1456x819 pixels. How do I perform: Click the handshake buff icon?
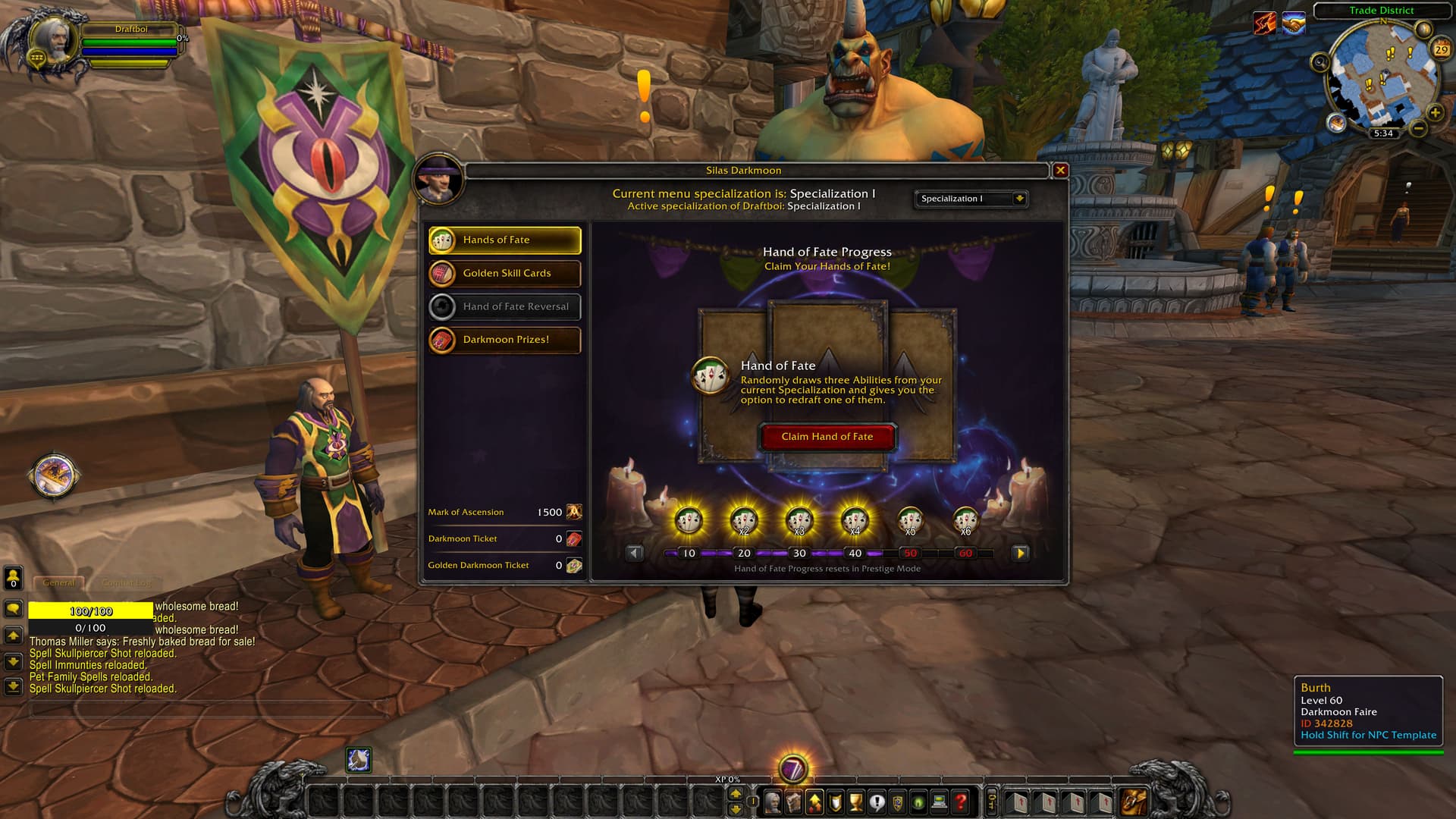(x=1294, y=24)
